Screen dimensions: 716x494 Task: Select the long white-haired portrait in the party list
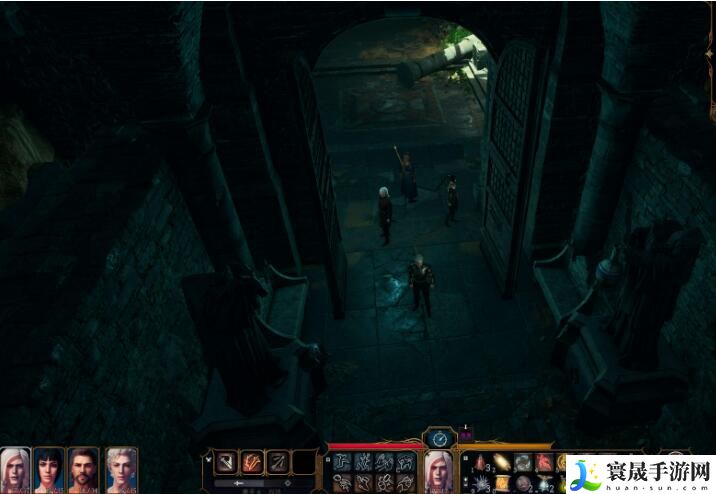click(x=15, y=468)
